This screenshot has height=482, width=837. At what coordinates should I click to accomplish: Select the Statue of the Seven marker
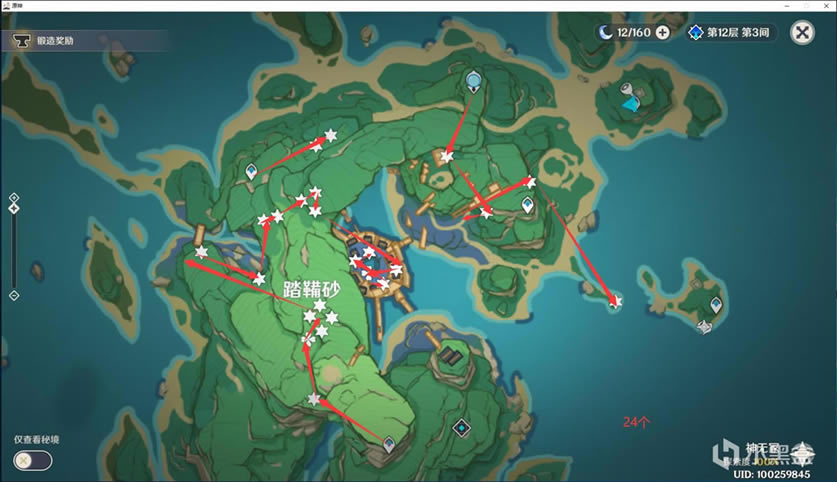point(472,79)
